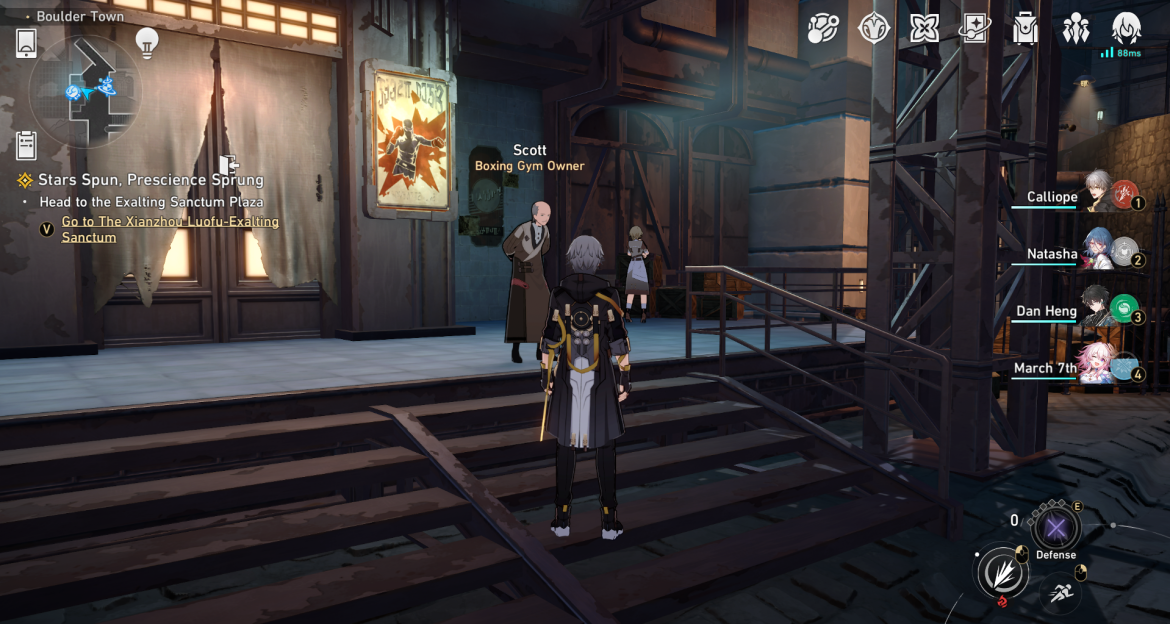Open the four-petal flower icon

click(924, 28)
